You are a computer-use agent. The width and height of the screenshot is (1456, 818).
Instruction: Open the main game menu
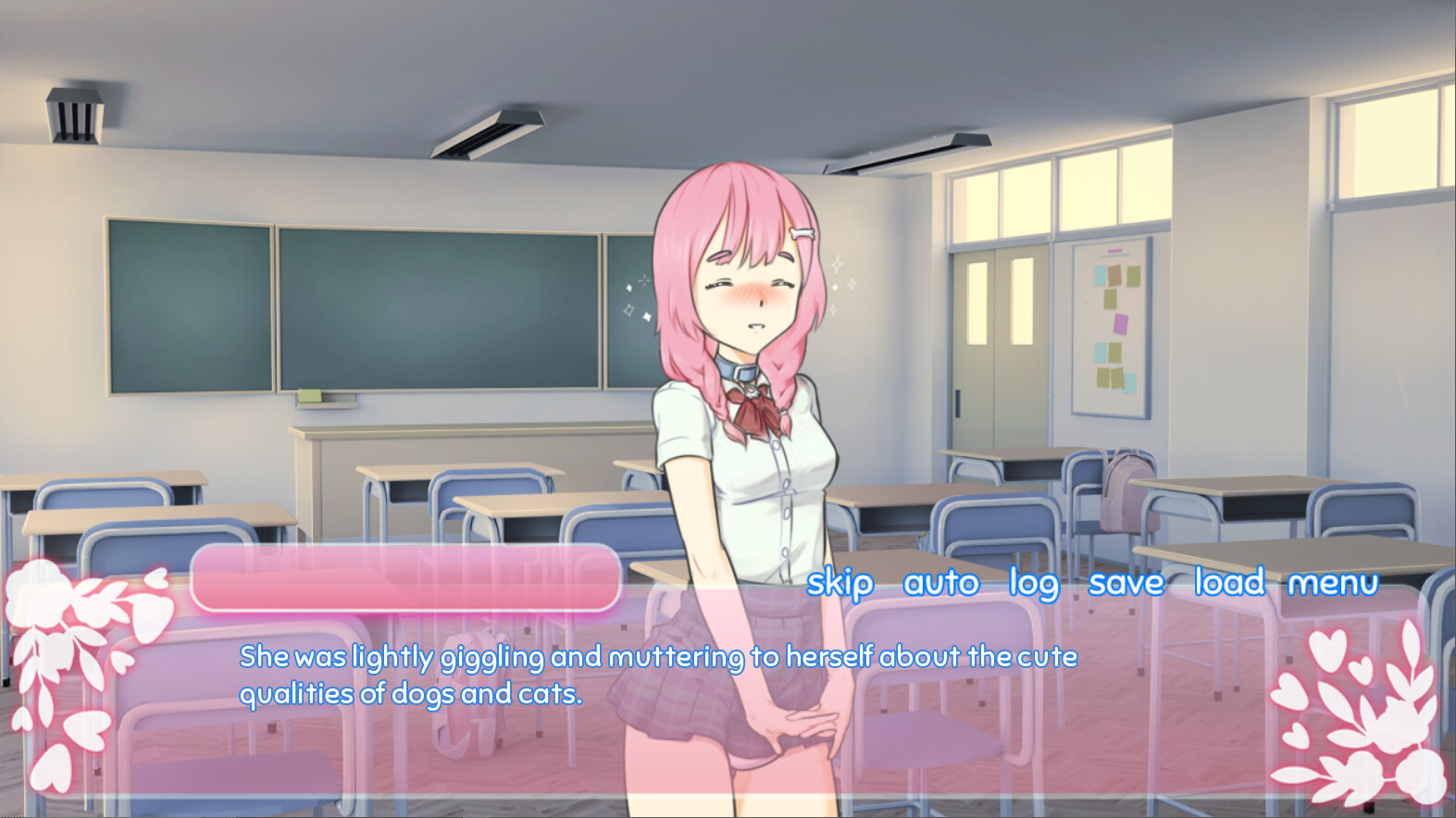pyautogui.click(x=1333, y=584)
